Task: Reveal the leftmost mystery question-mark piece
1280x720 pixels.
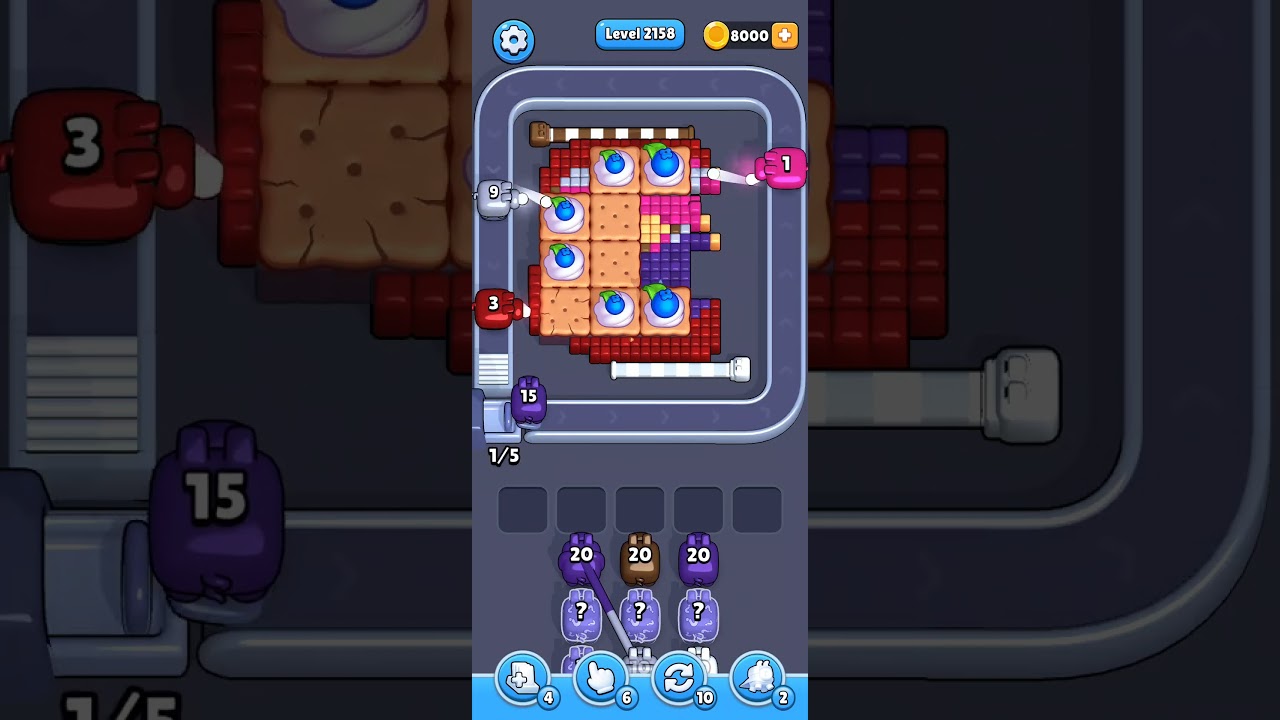Action: click(580, 612)
